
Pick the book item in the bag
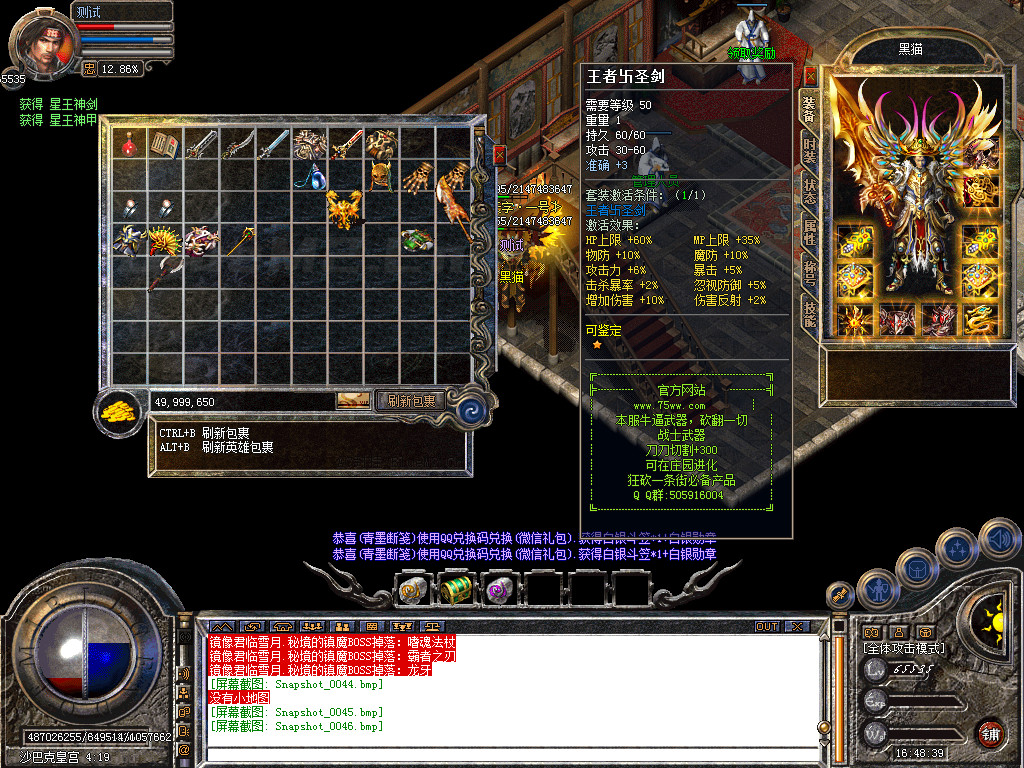coord(164,146)
